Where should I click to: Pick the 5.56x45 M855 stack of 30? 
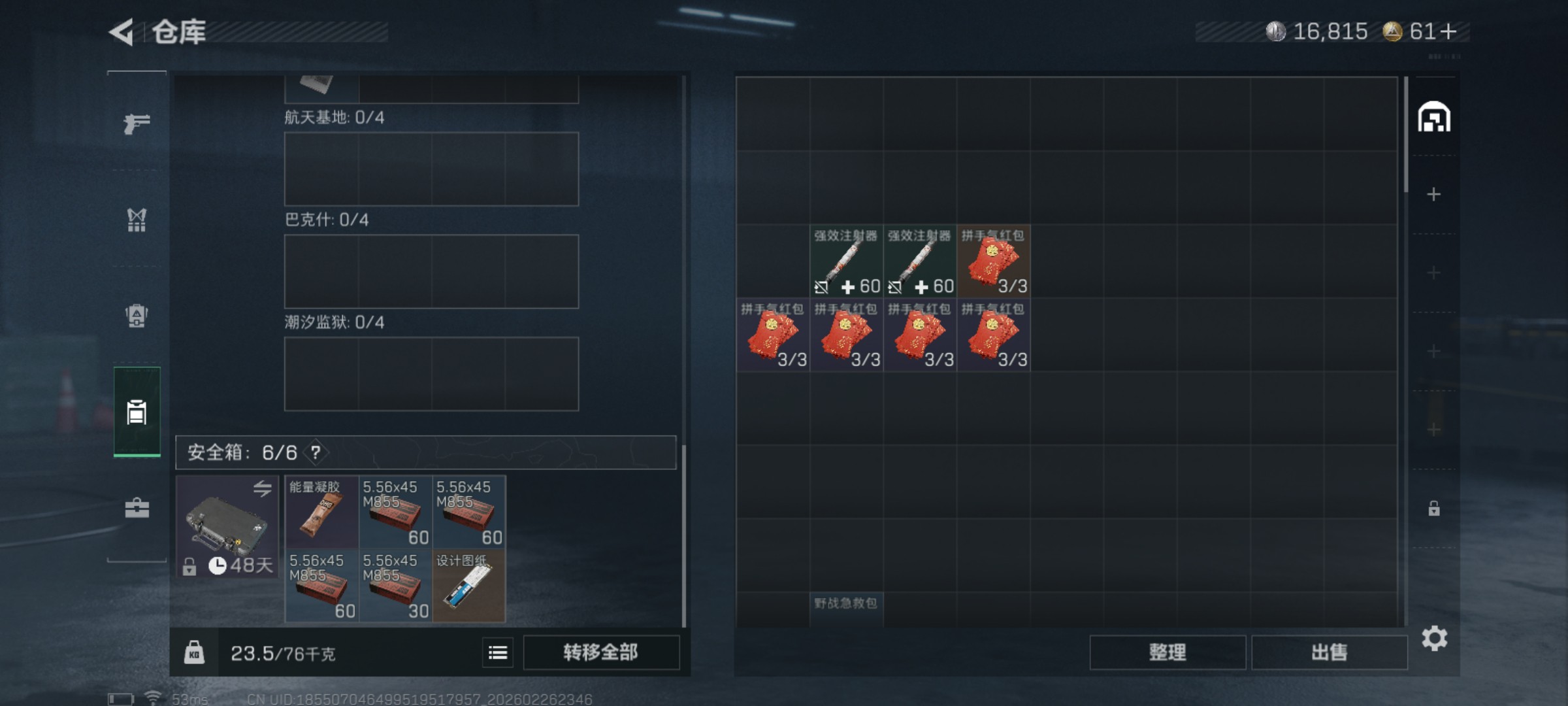395,586
